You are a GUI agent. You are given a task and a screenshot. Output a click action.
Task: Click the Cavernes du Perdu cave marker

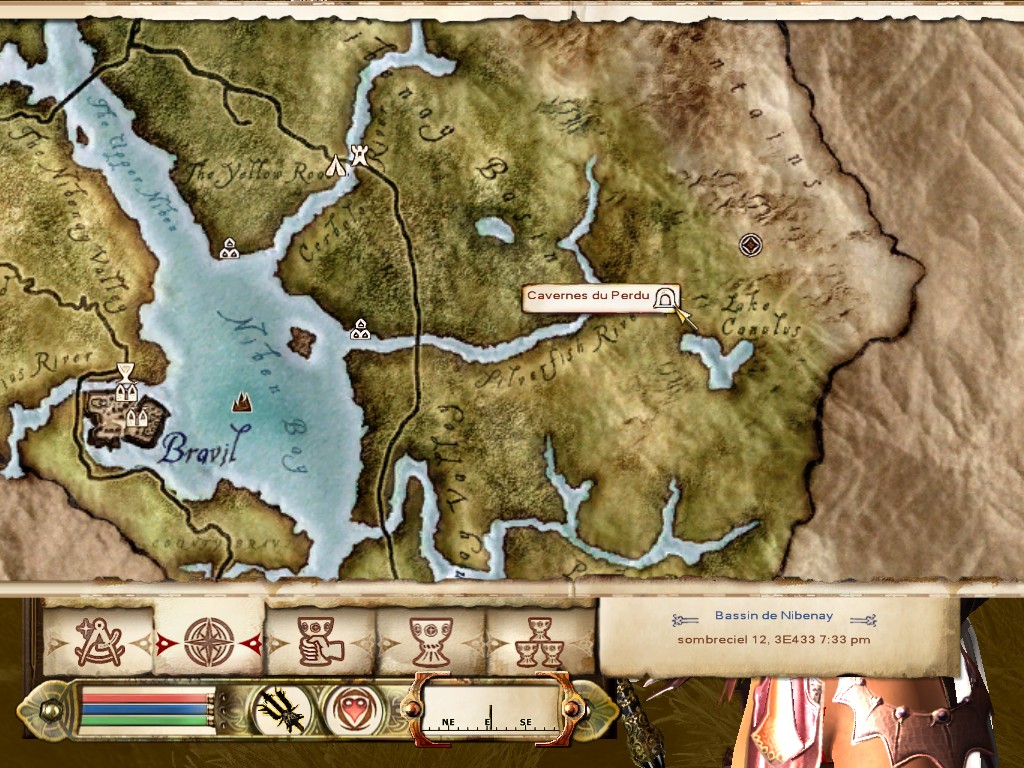tap(664, 298)
